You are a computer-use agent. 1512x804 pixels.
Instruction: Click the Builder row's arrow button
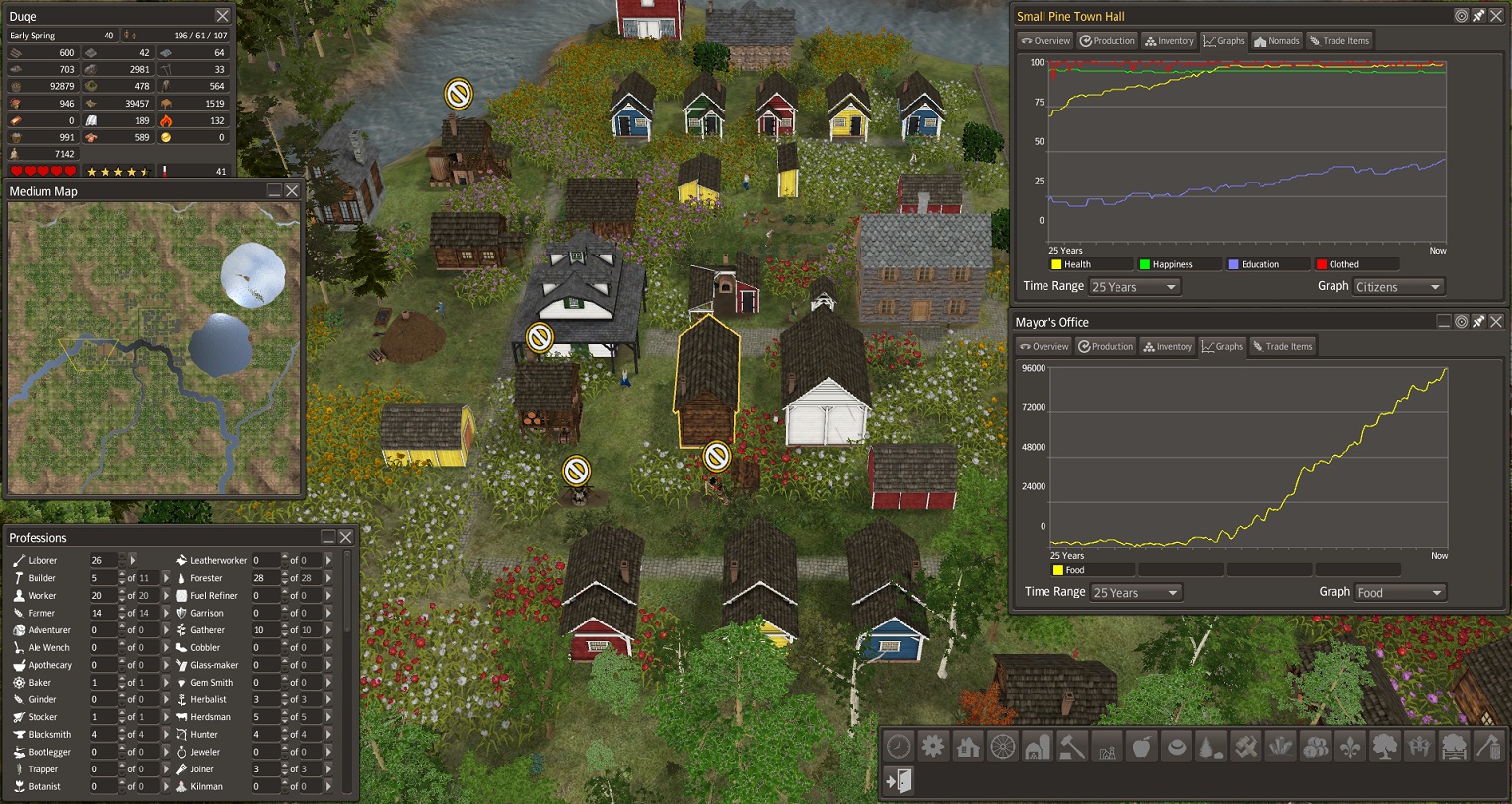(165, 578)
